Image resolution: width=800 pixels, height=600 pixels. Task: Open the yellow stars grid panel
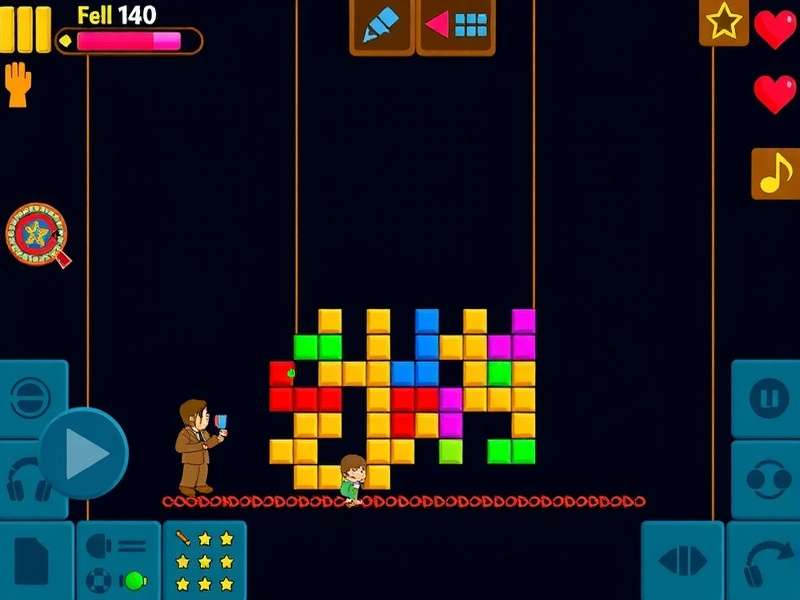(x=204, y=562)
